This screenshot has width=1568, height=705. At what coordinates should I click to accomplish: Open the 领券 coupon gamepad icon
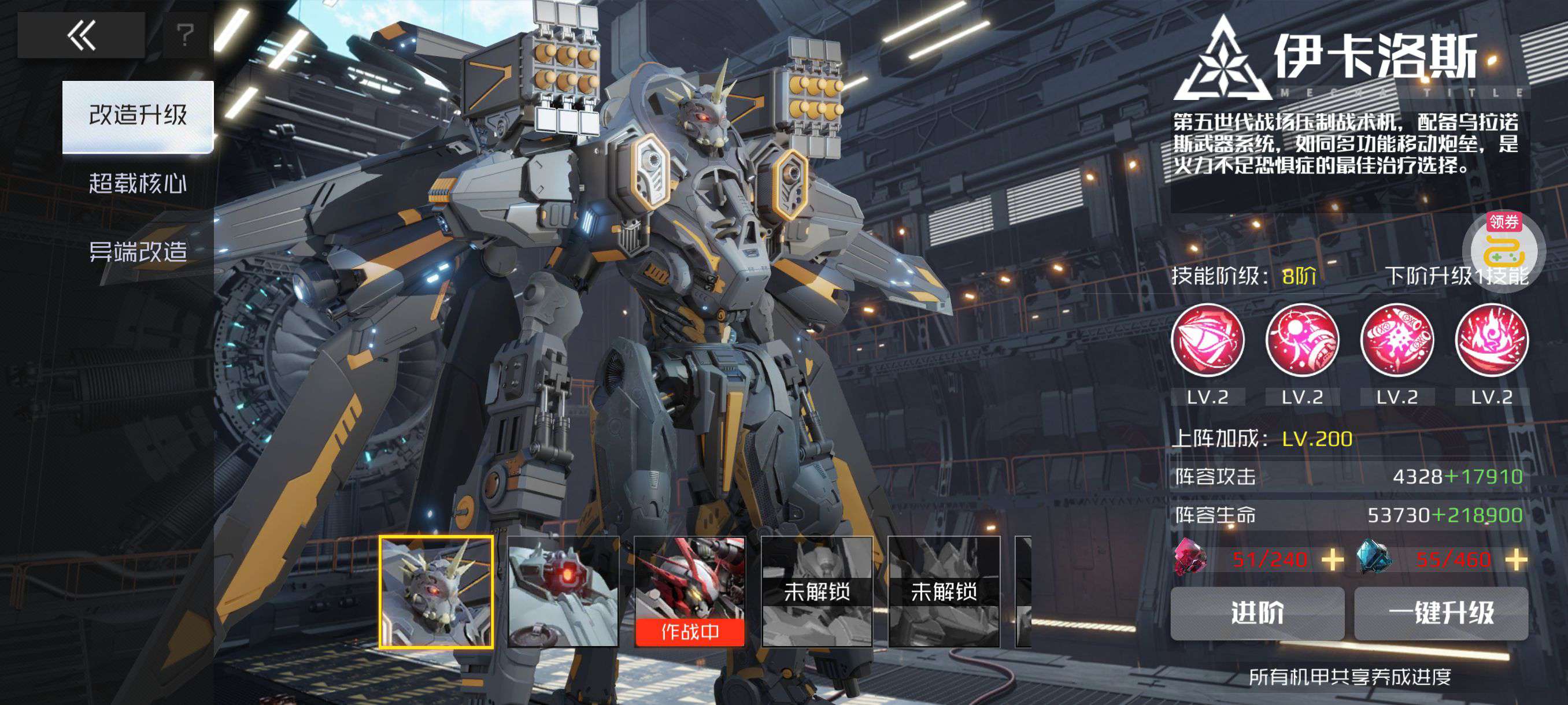(x=1503, y=250)
